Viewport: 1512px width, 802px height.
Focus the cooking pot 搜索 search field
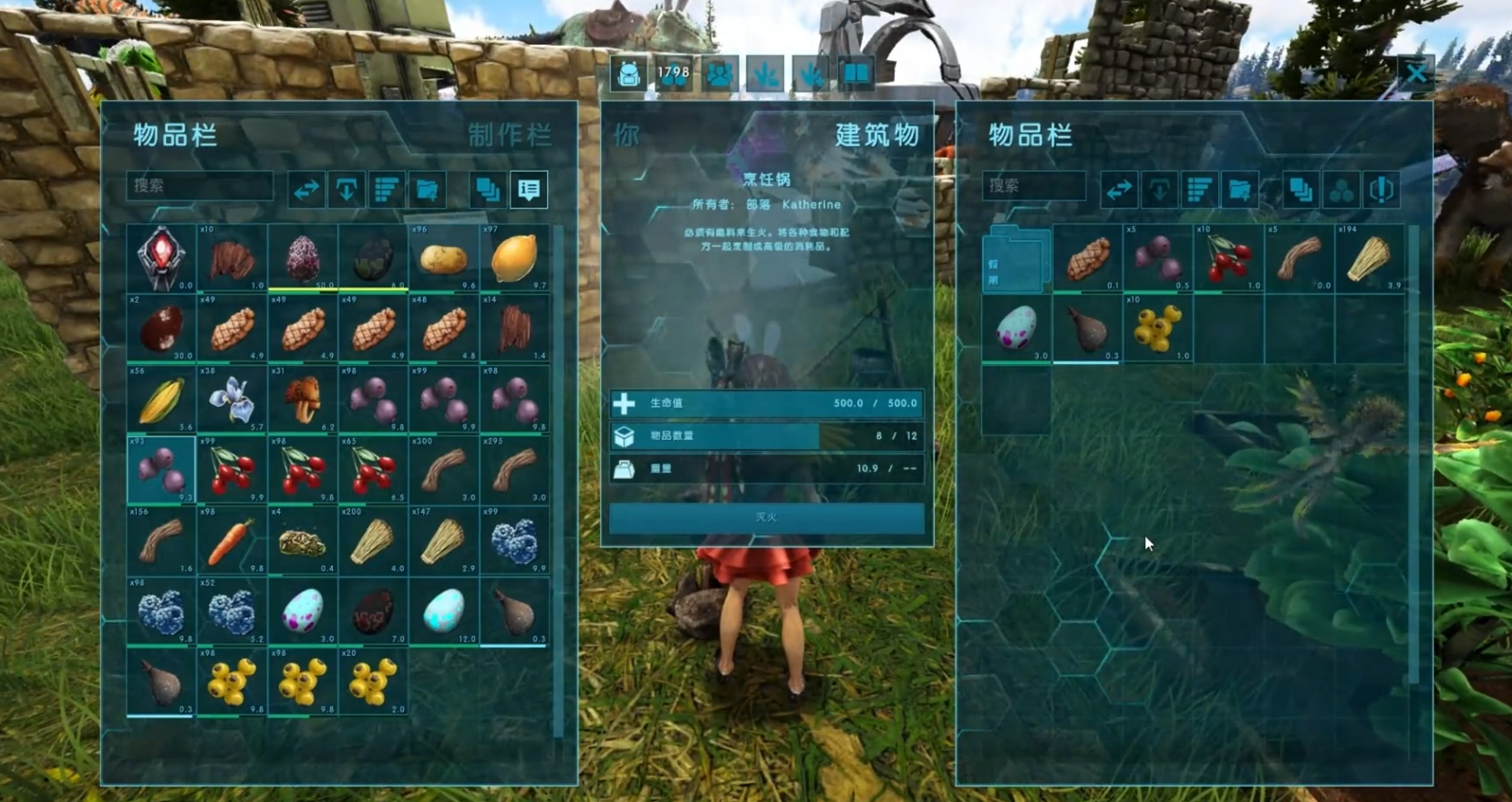tap(1034, 186)
